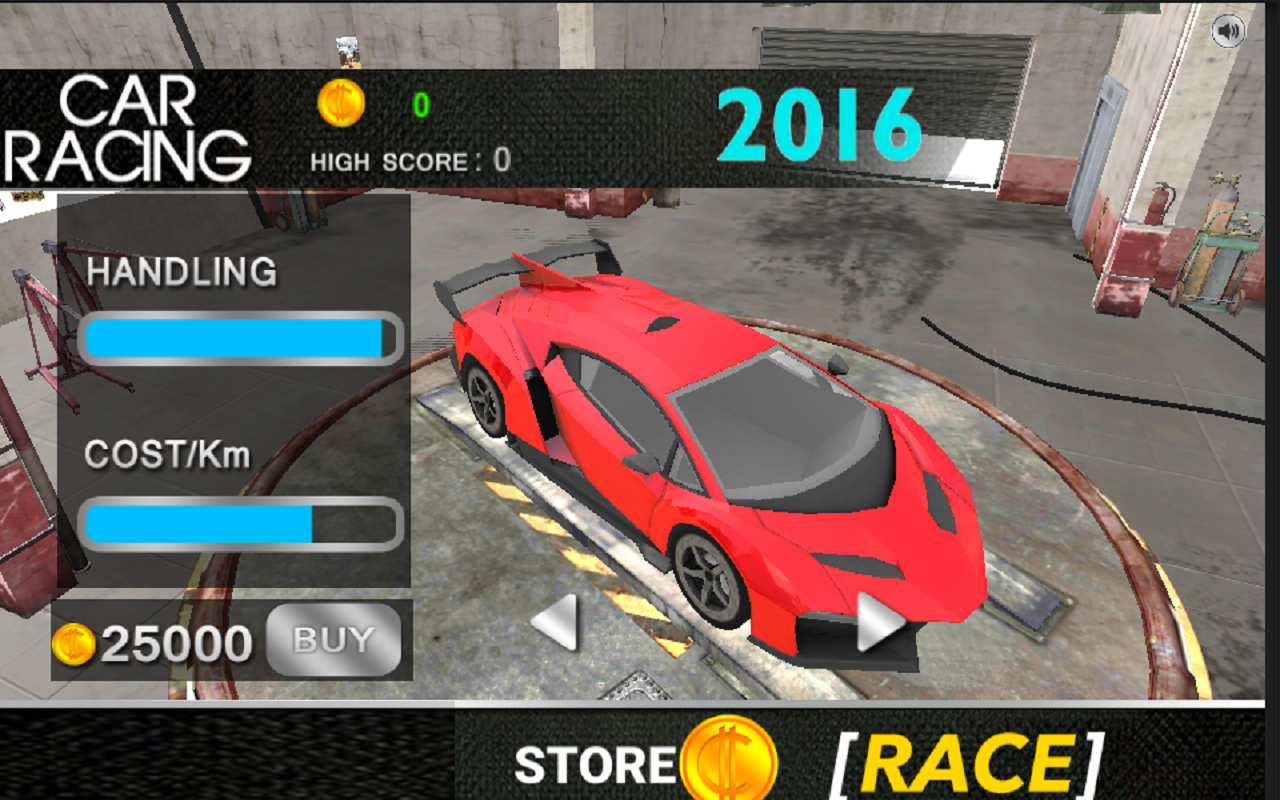Click the HANDLING stat bar
Screen dimensions: 1280x800
240,339
